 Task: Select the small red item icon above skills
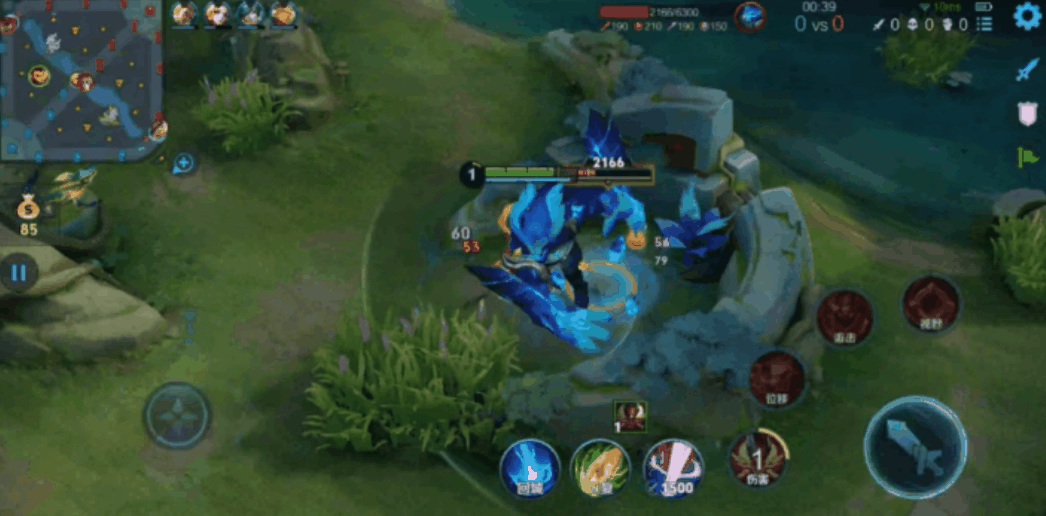[630, 413]
